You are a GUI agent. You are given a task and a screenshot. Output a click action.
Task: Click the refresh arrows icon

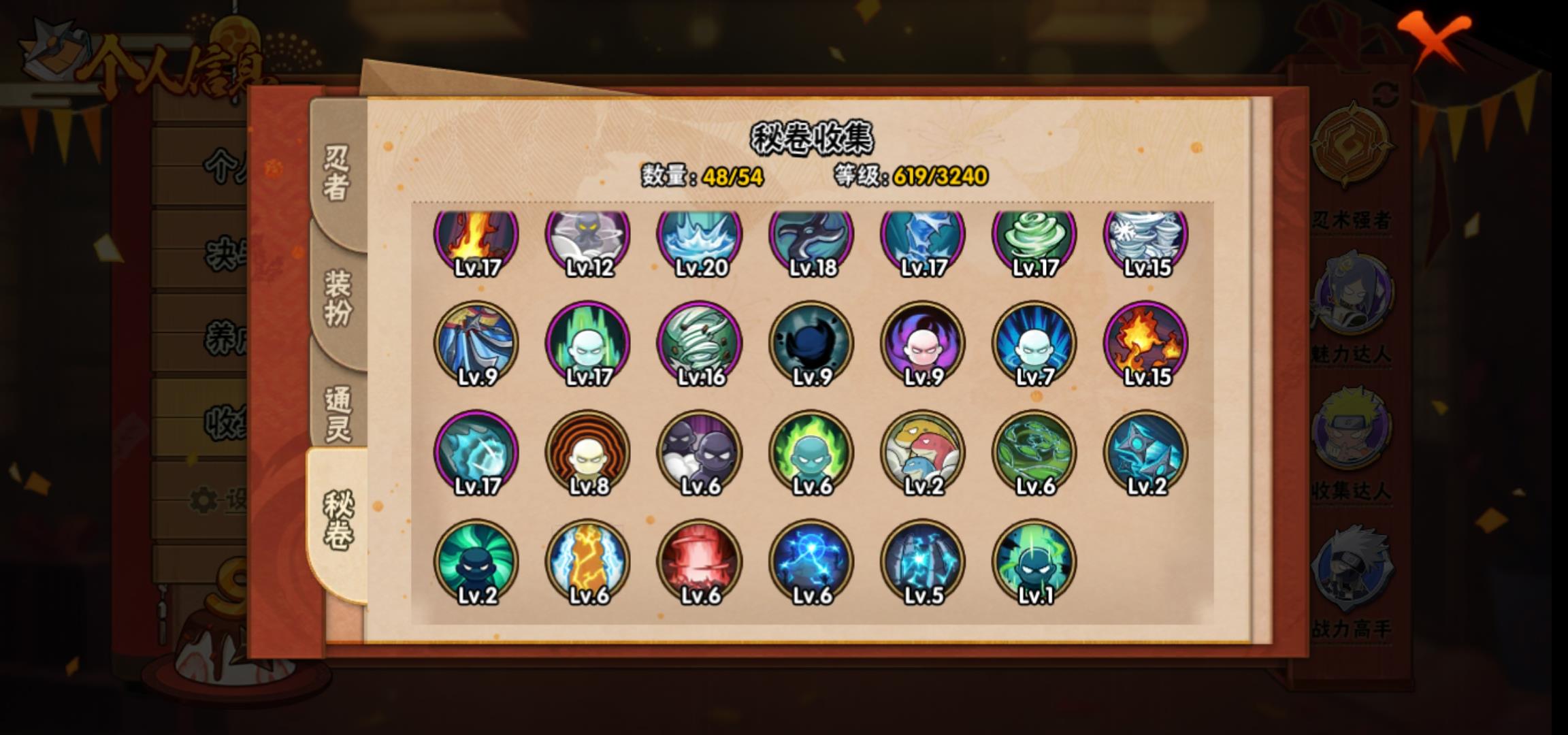point(1385,95)
